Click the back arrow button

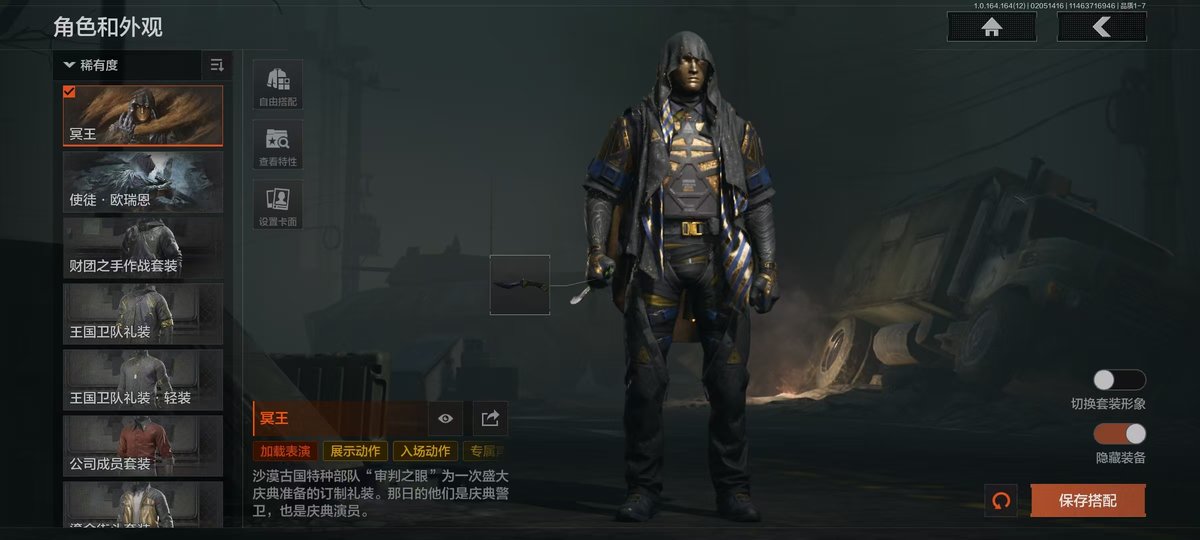coord(1101,27)
